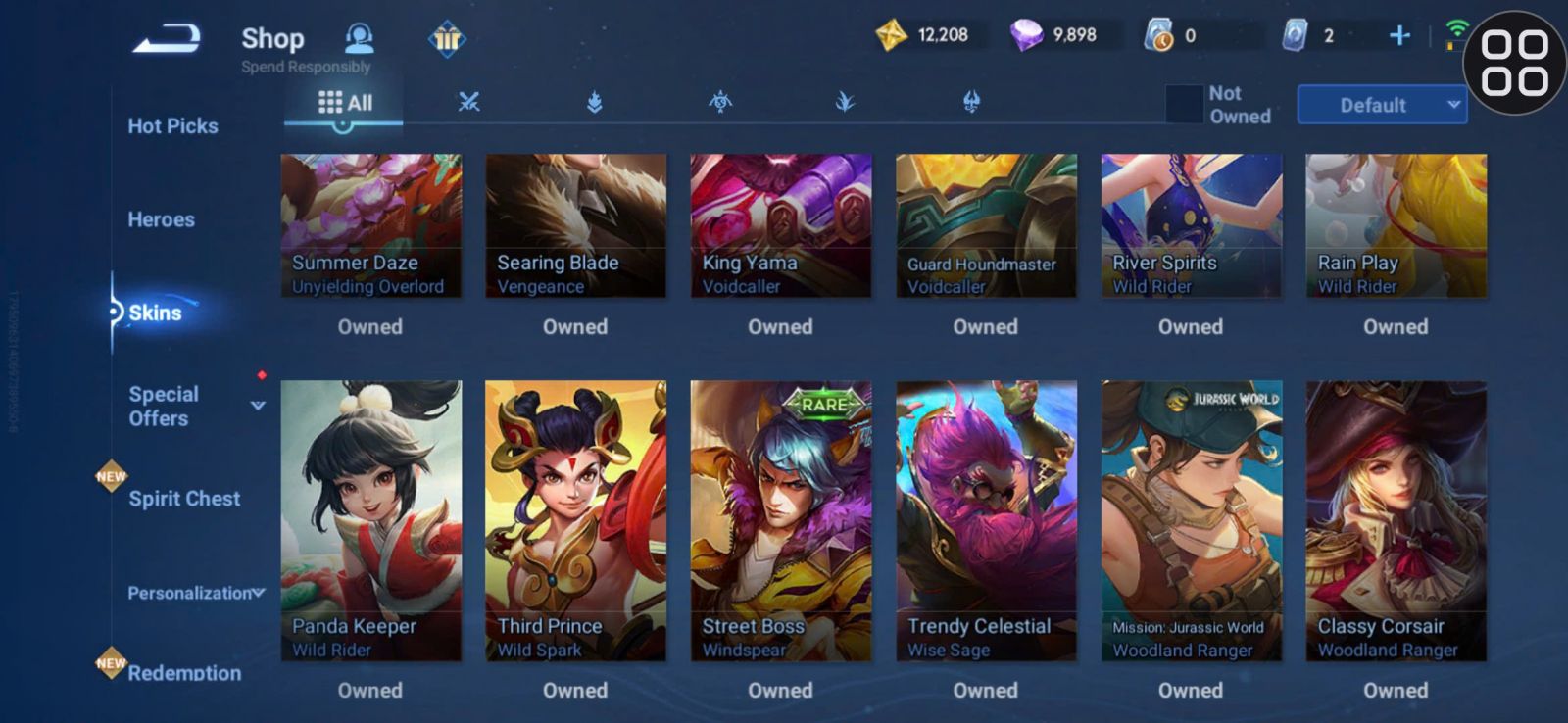Toggle the Not Owned checkbox
1568x723 pixels.
point(1184,105)
